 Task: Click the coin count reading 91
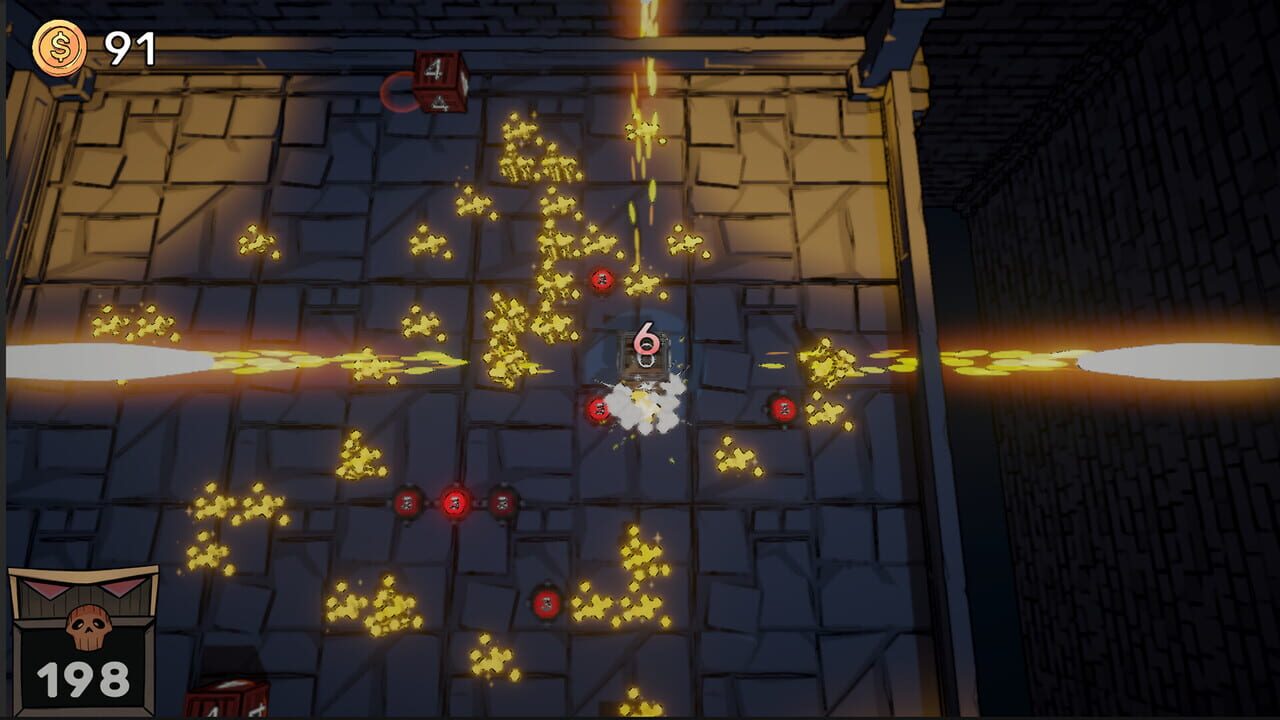(130, 44)
